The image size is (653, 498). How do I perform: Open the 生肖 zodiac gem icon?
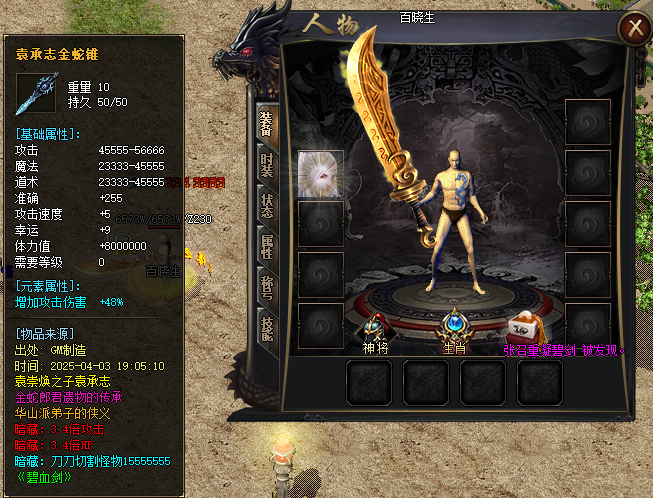455,326
